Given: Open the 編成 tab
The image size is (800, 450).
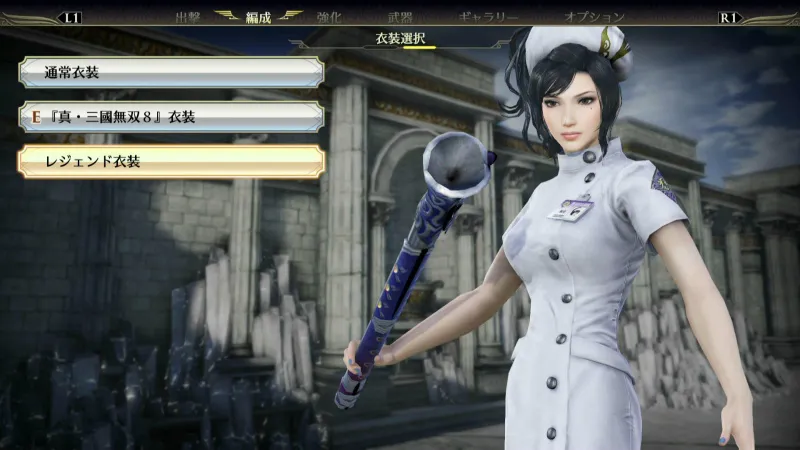Looking at the screenshot, I should click(259, 17).
